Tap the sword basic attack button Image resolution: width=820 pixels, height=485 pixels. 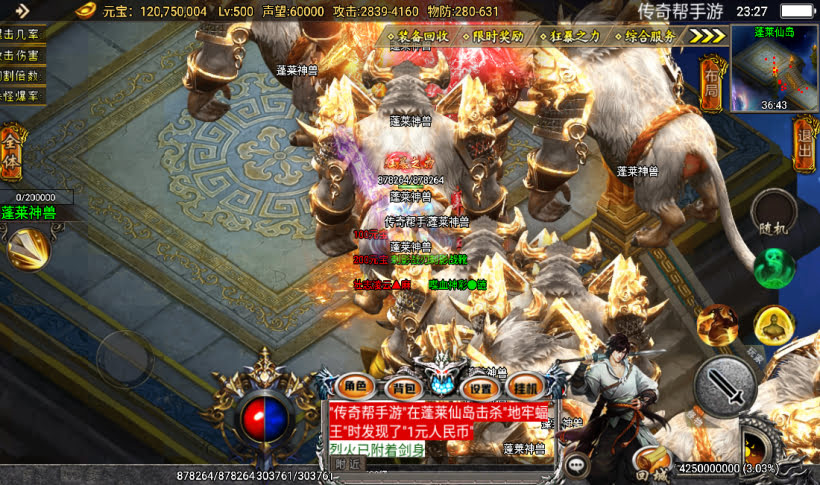(725, 385)
